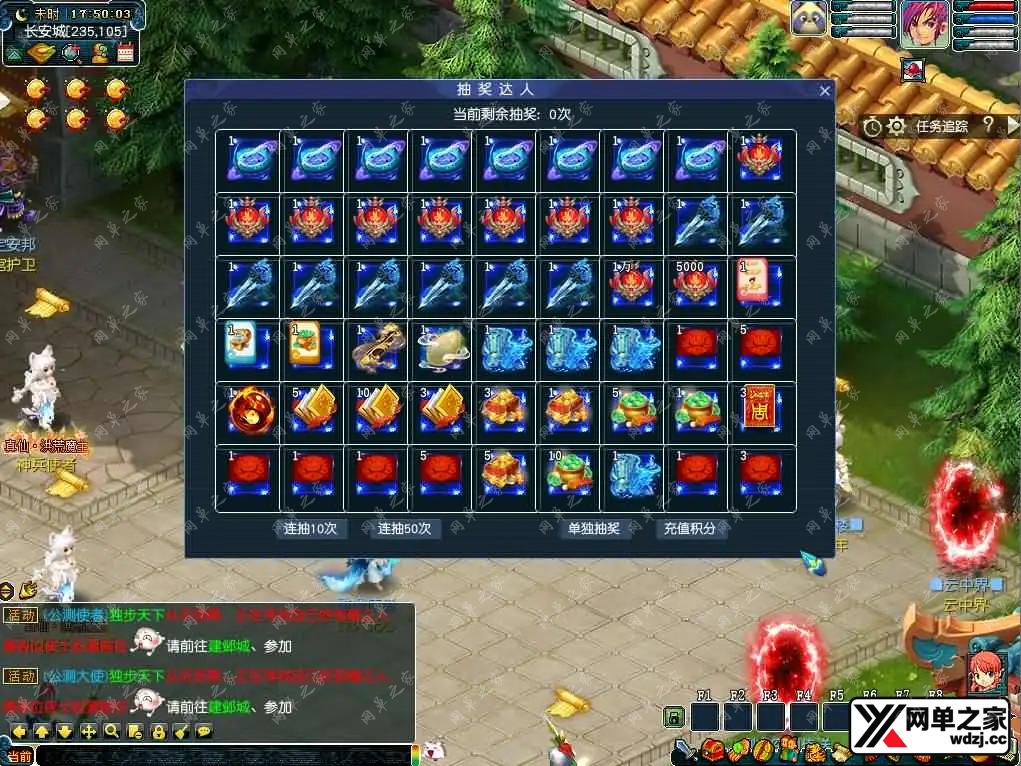Toggle the chat lock icon
Screen dimensions: 1021x766
coord(158,732)
